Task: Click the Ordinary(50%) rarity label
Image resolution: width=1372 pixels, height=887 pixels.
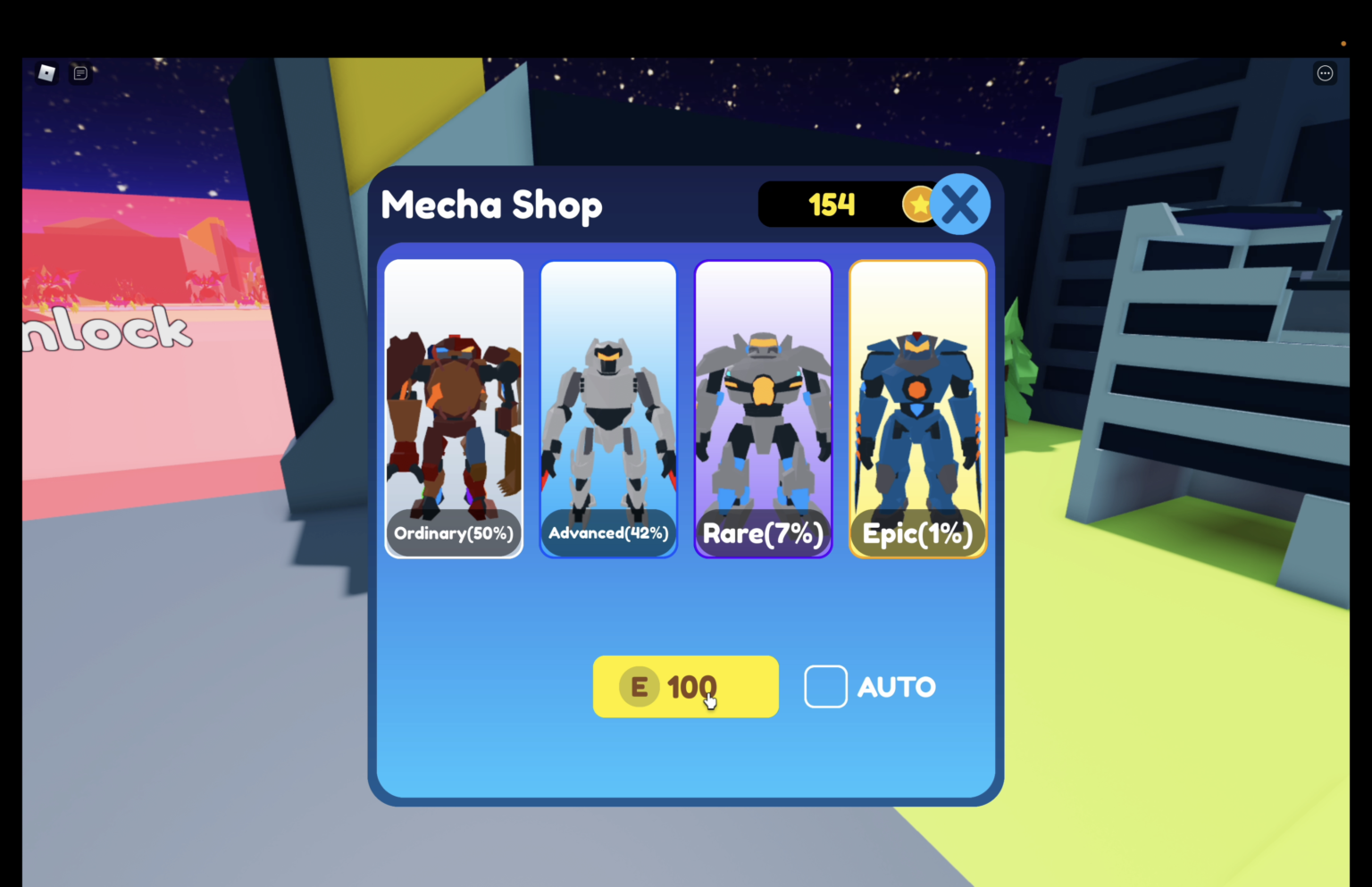Action: [x=454, y=532]
